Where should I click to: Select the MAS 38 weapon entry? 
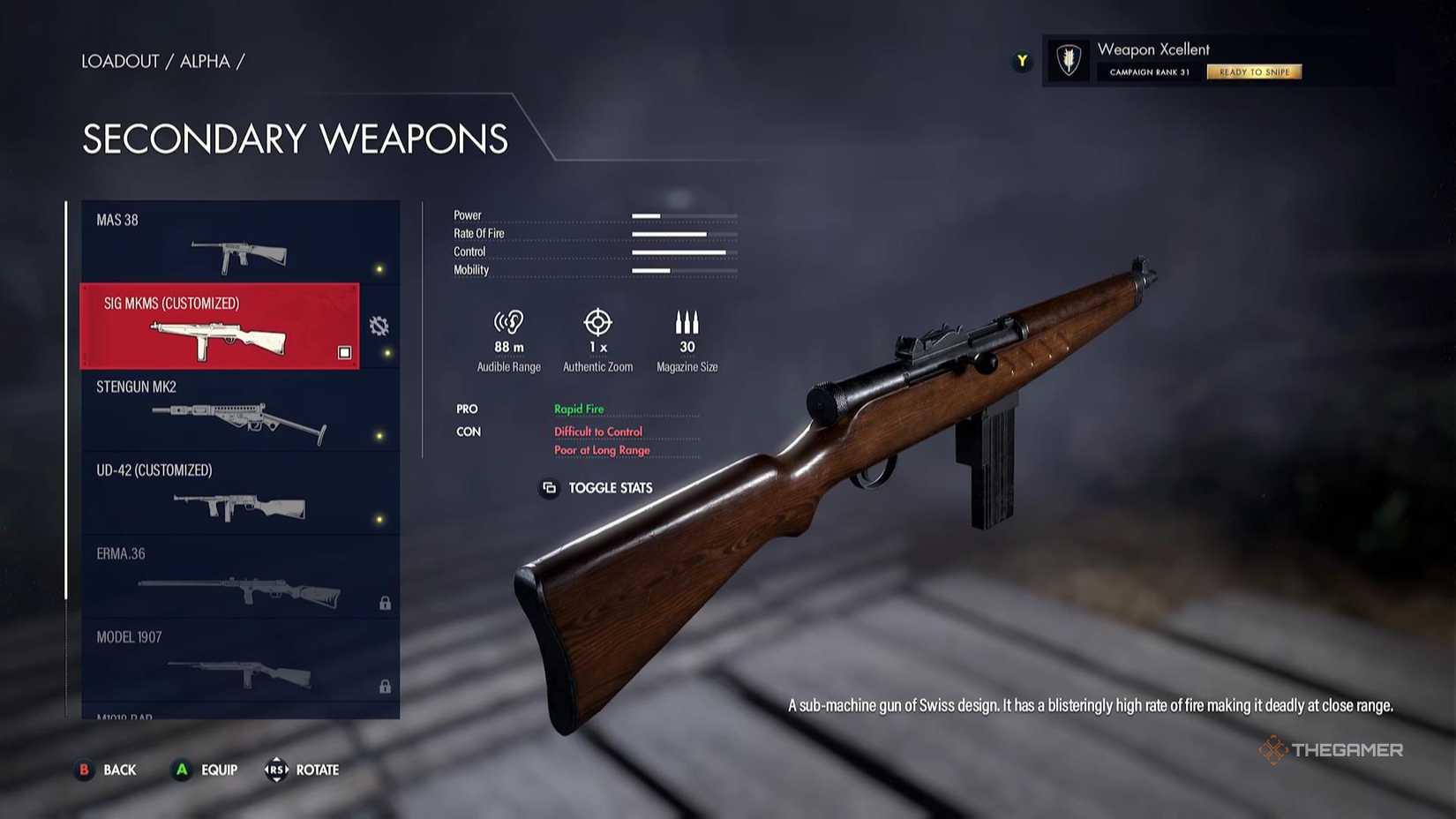click(x=221, y=243)
